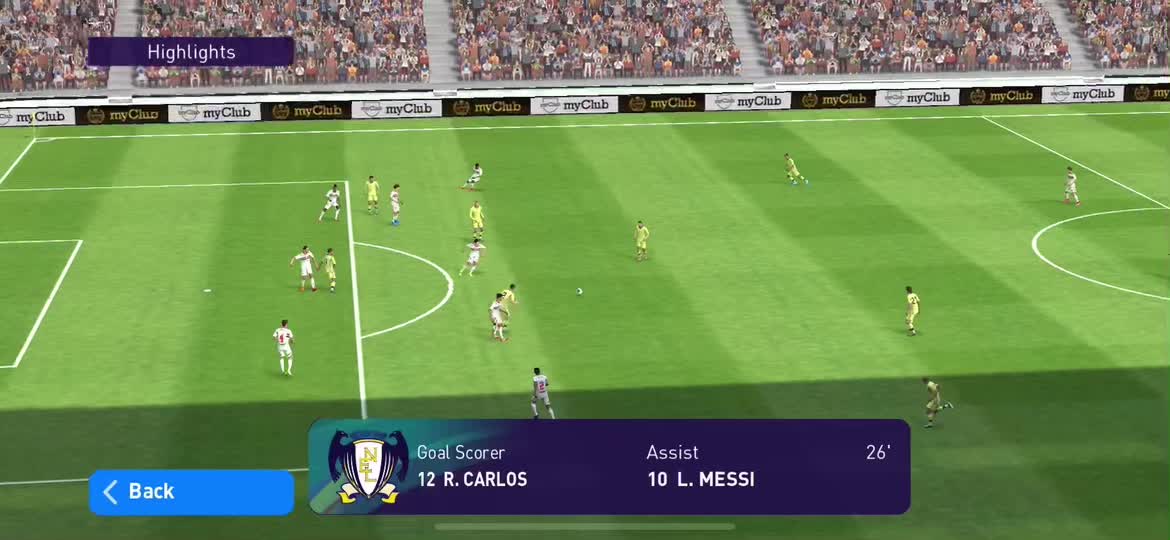Go back using the blue Back button
Viewport: 1170px width, 540px height.
pyautogui.click(x=191, y=492)
